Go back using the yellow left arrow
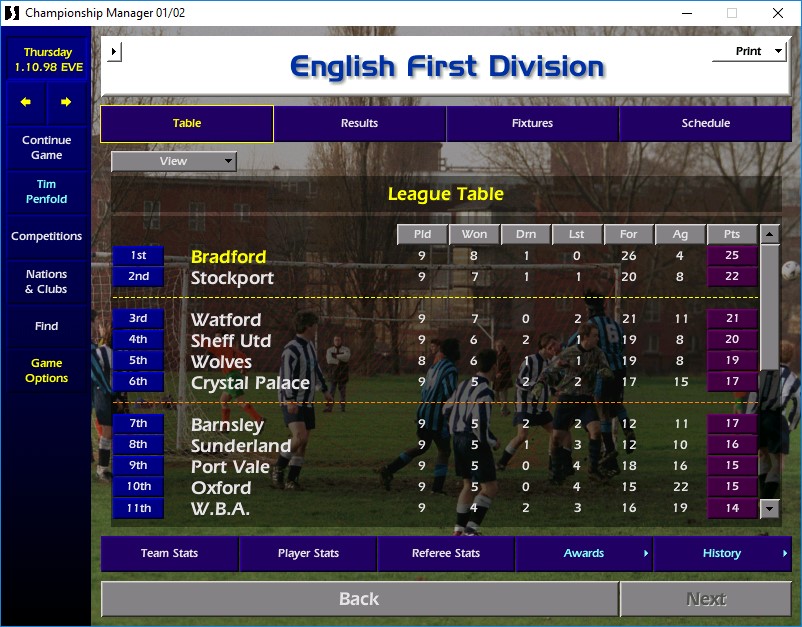The width and height of the screenshot is (802, 627). 27,102
